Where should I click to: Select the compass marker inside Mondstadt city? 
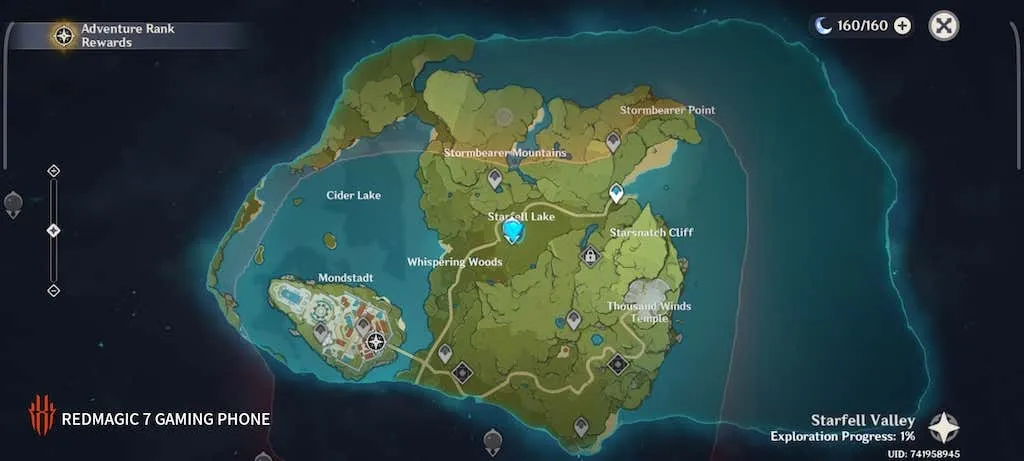point(376,341)
